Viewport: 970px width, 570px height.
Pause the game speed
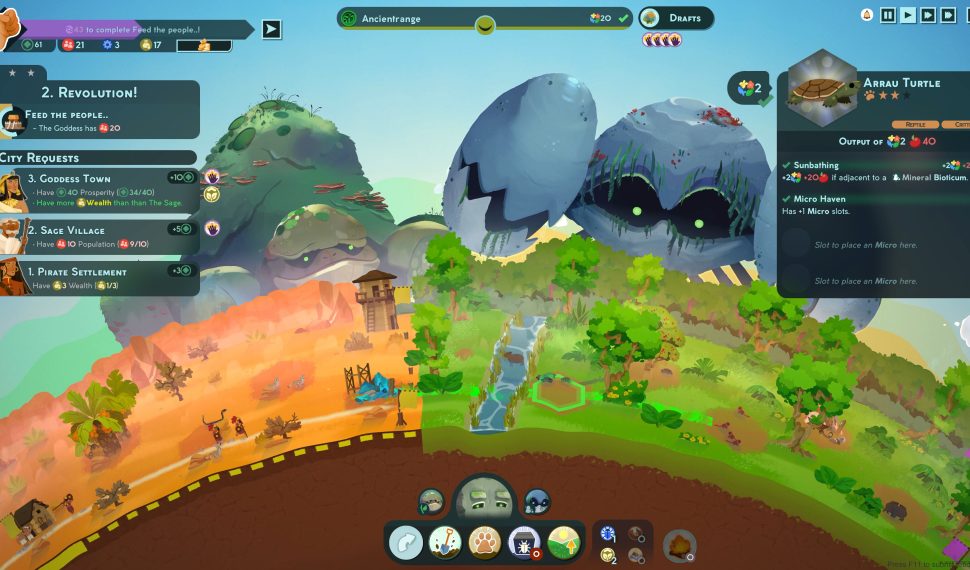888,15
